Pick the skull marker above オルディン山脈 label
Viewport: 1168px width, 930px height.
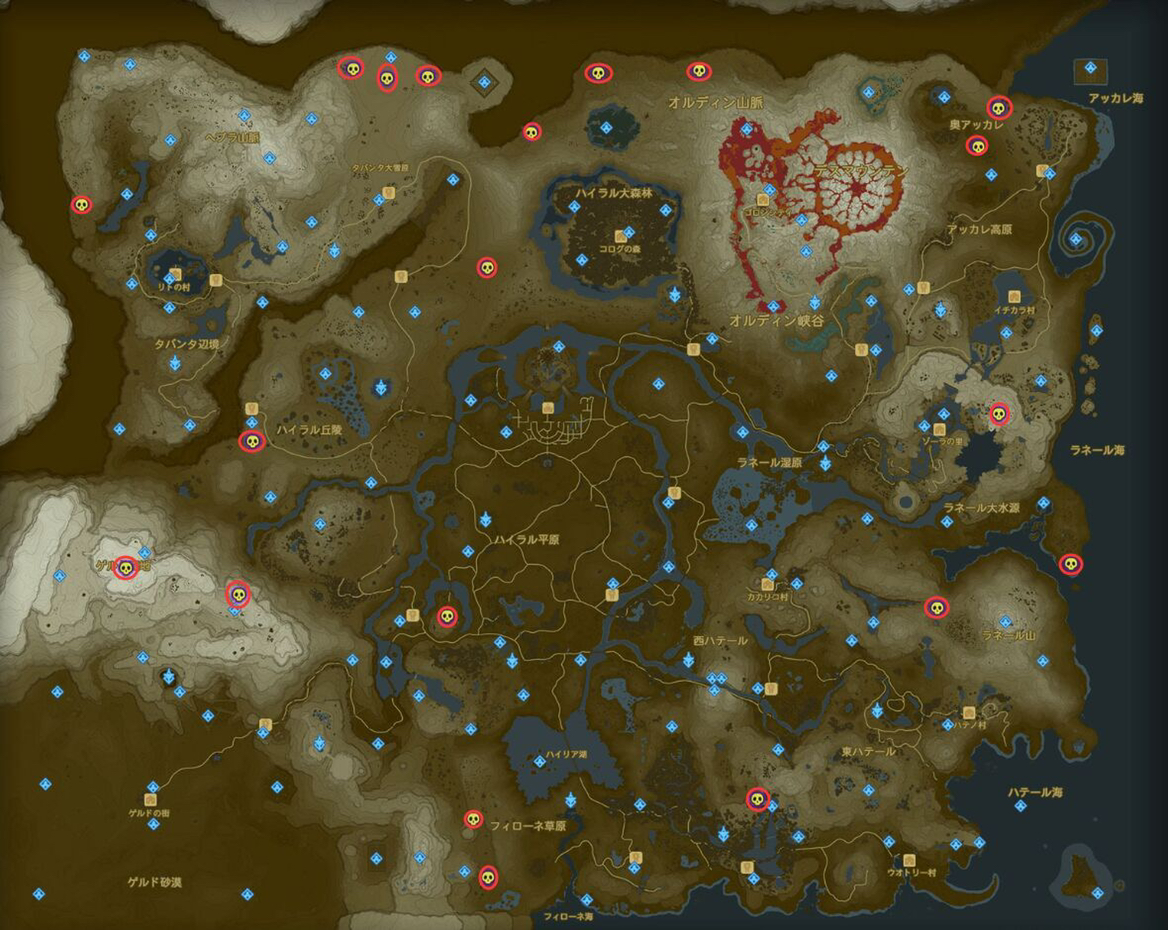click(x=698, y=71)
